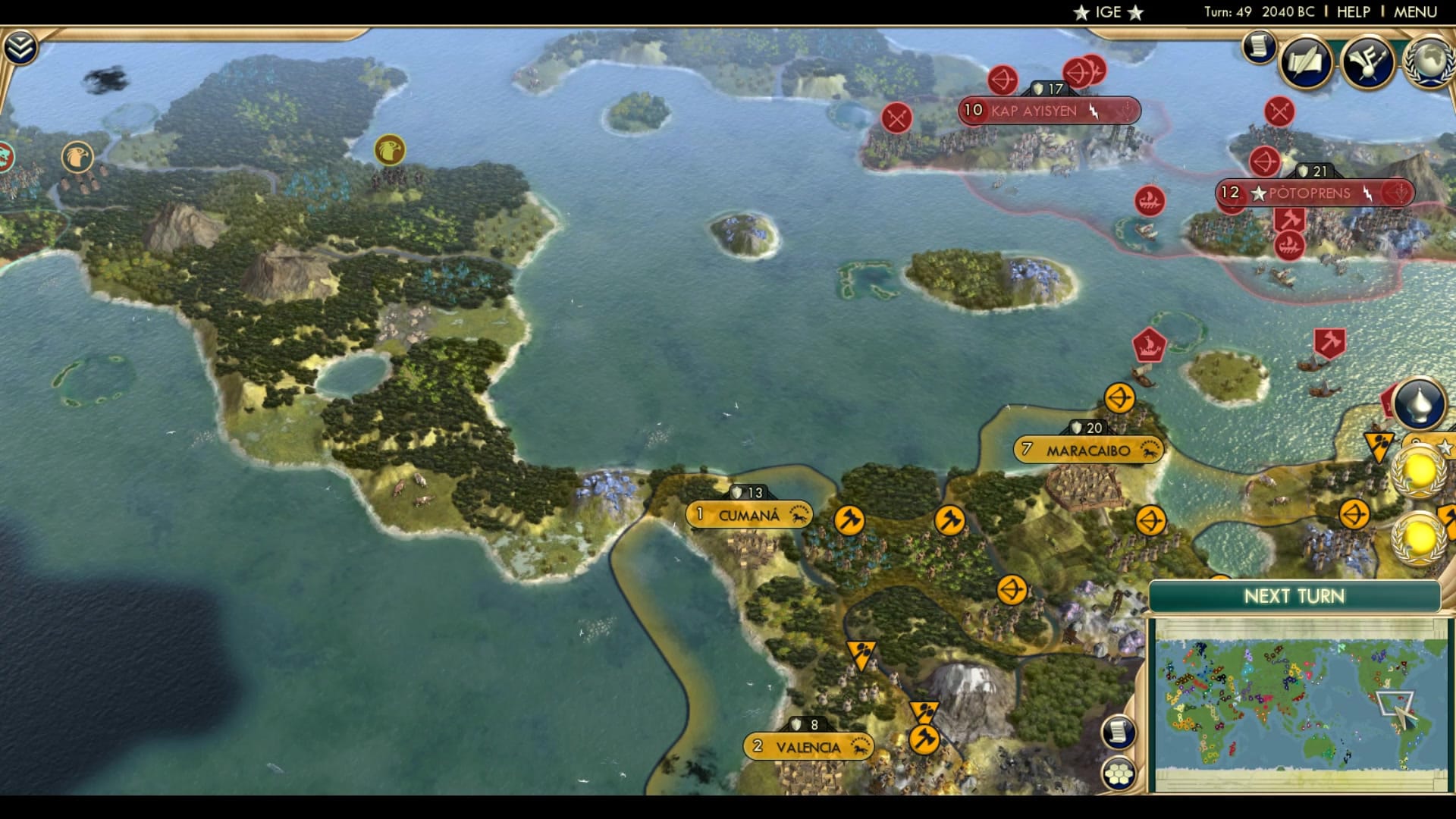Open the HELP menu
1456x819 pixels.
click(x=1354, y=11)
